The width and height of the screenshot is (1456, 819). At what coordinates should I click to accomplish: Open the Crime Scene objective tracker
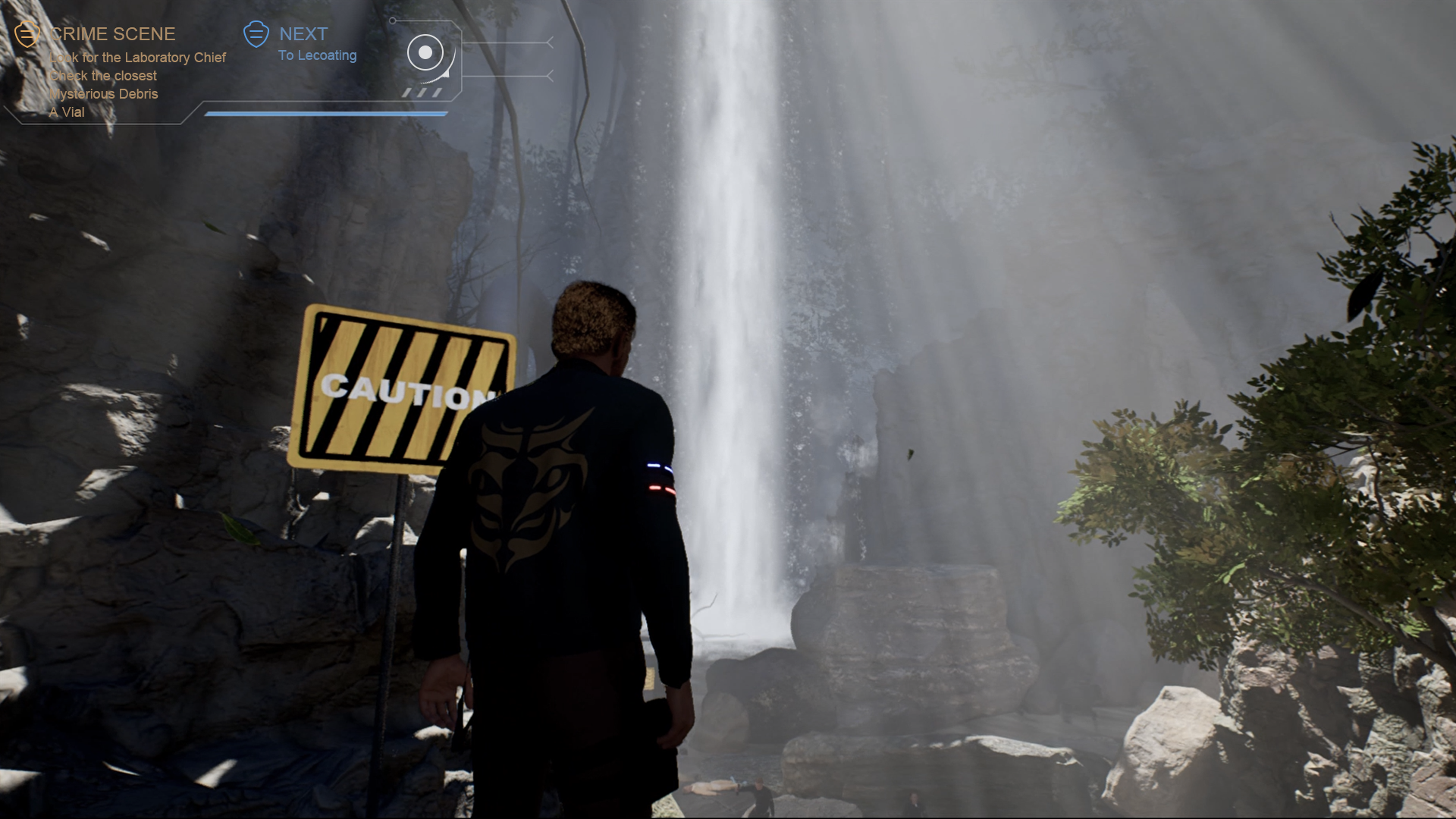[x=112, y=34]
